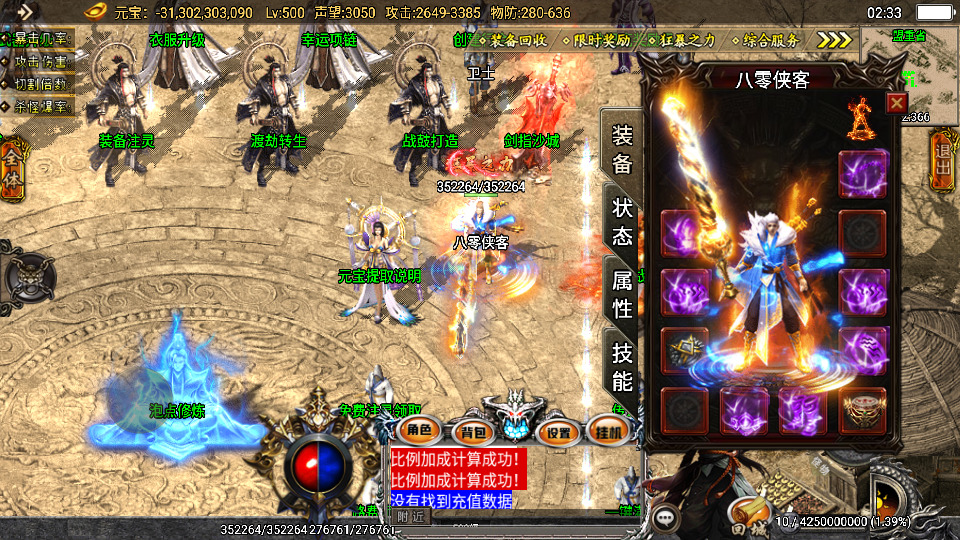
Task: Open the minimap
Action: pos(908,75)
